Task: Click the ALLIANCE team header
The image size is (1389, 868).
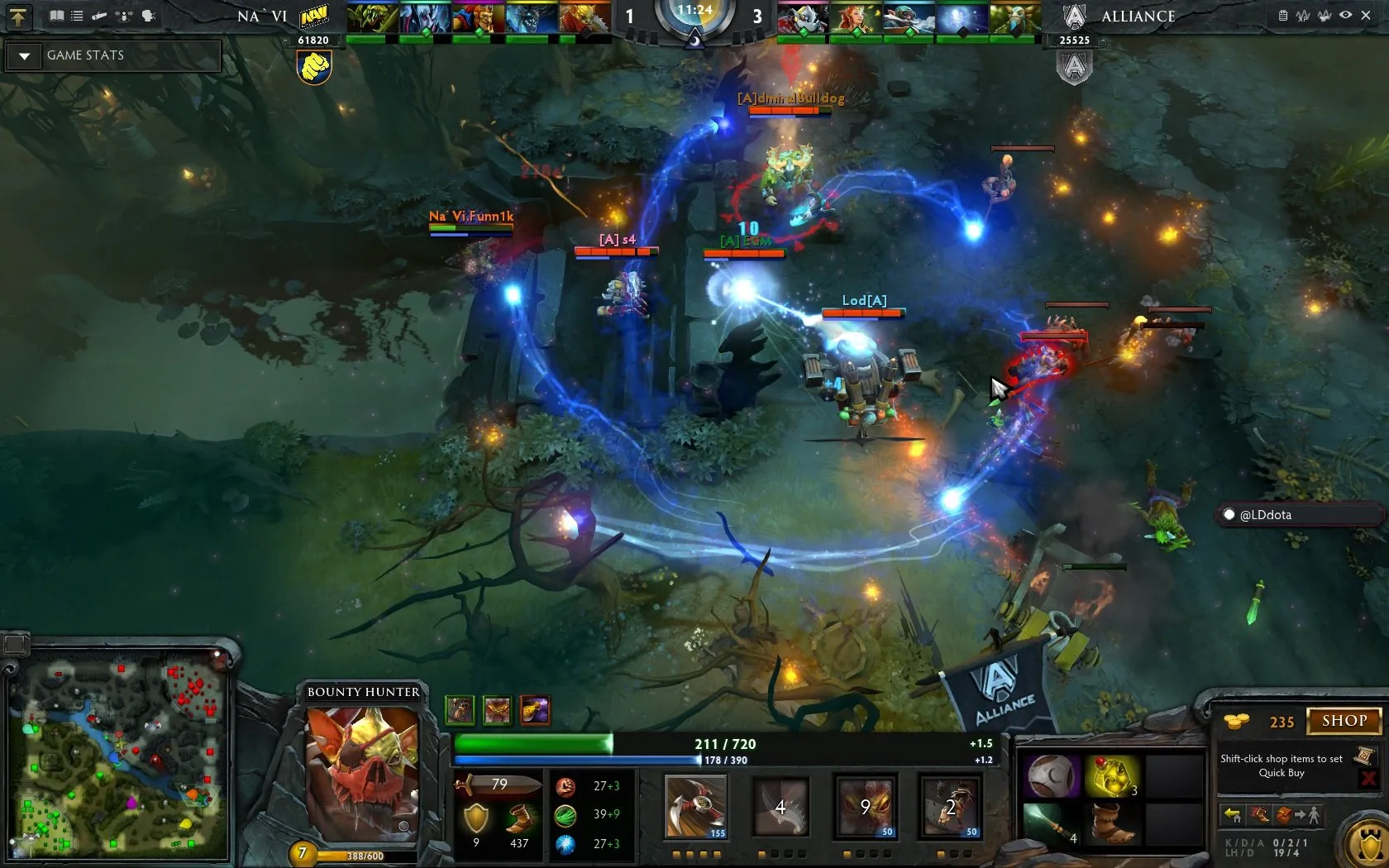Action: [x=1139, y=16]
